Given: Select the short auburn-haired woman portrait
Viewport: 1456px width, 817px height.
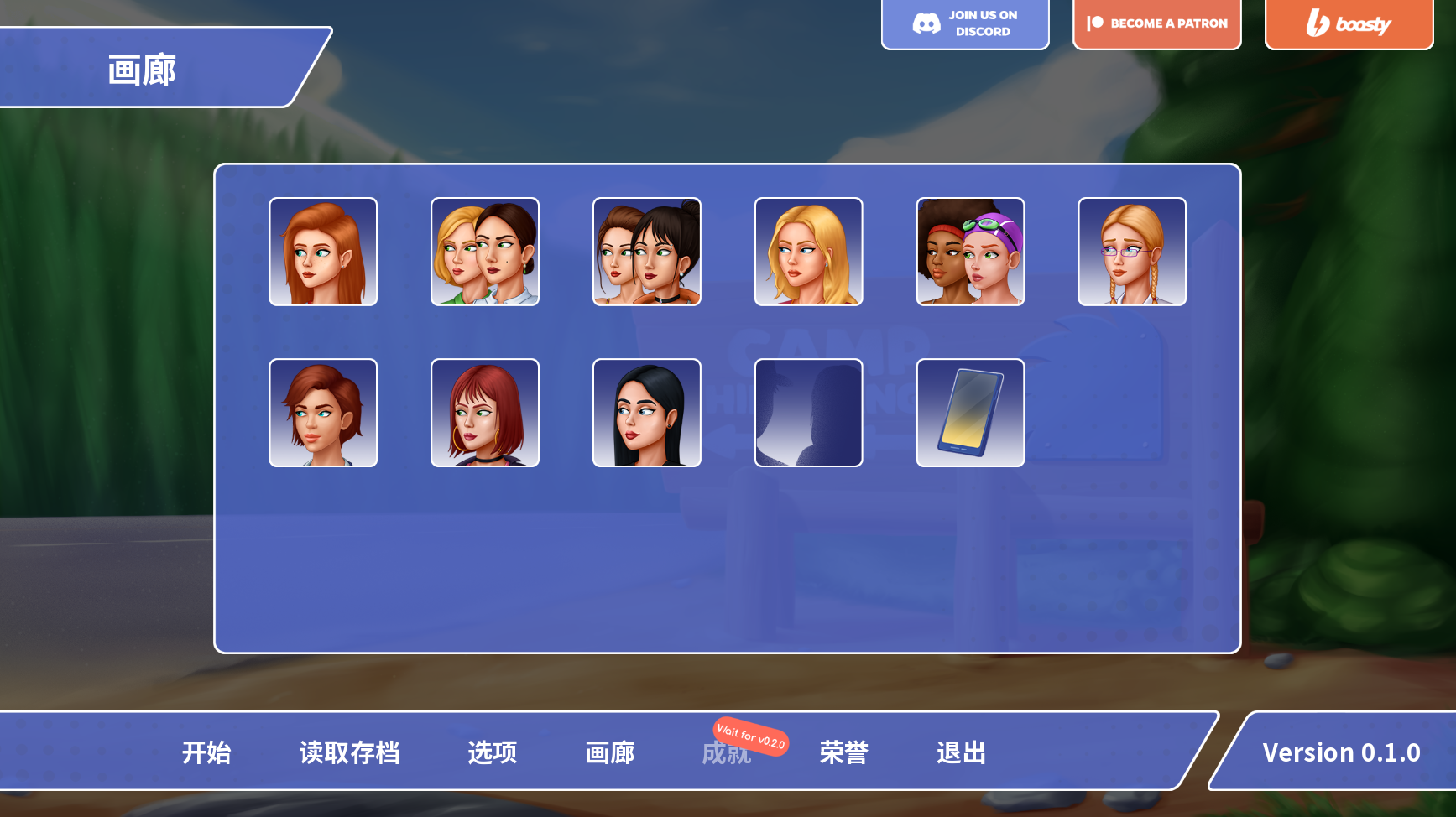Looking at the screenshot, I should (323, 413).
